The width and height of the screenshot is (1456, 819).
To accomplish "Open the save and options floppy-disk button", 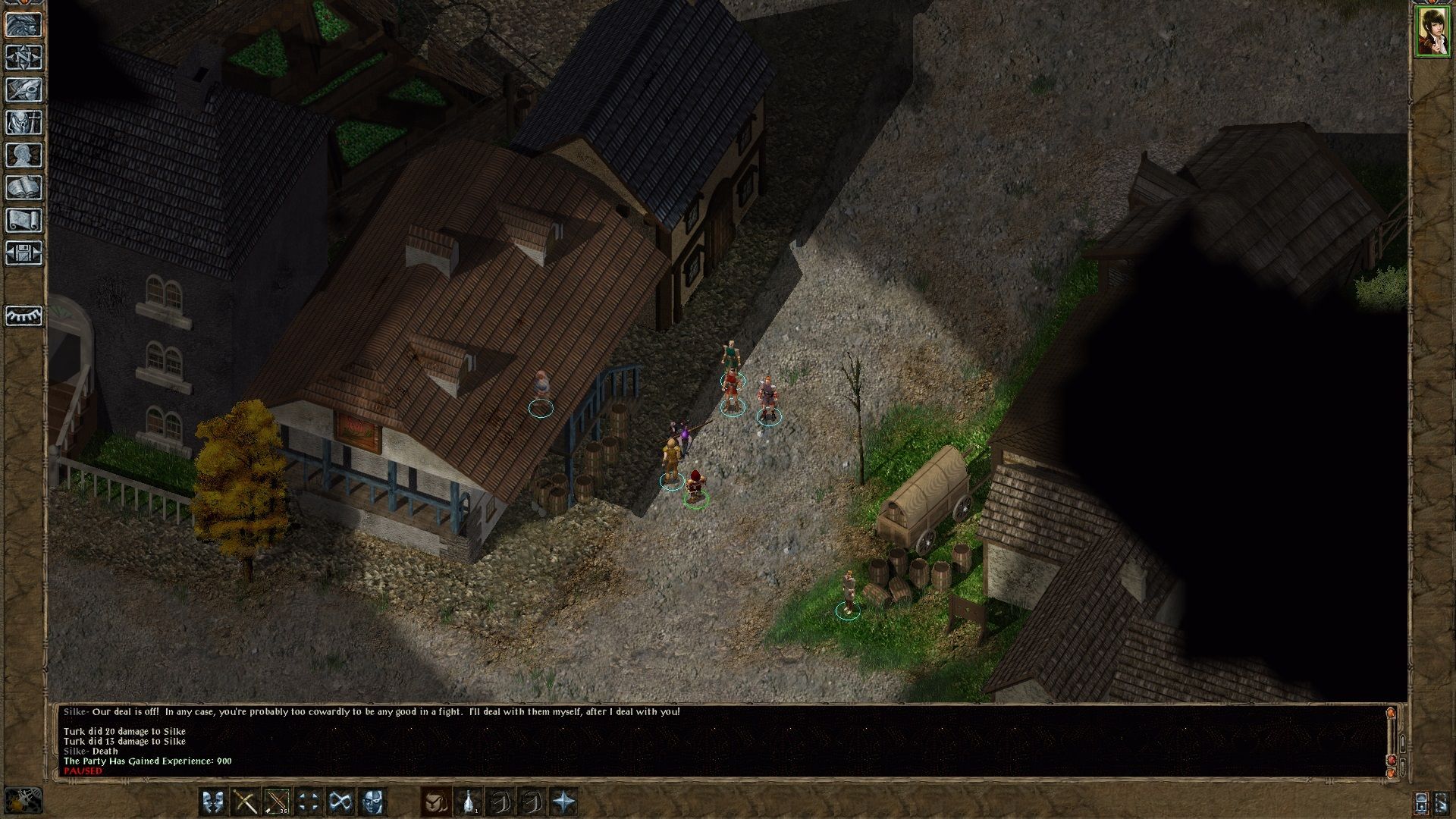I will point(24,253).
